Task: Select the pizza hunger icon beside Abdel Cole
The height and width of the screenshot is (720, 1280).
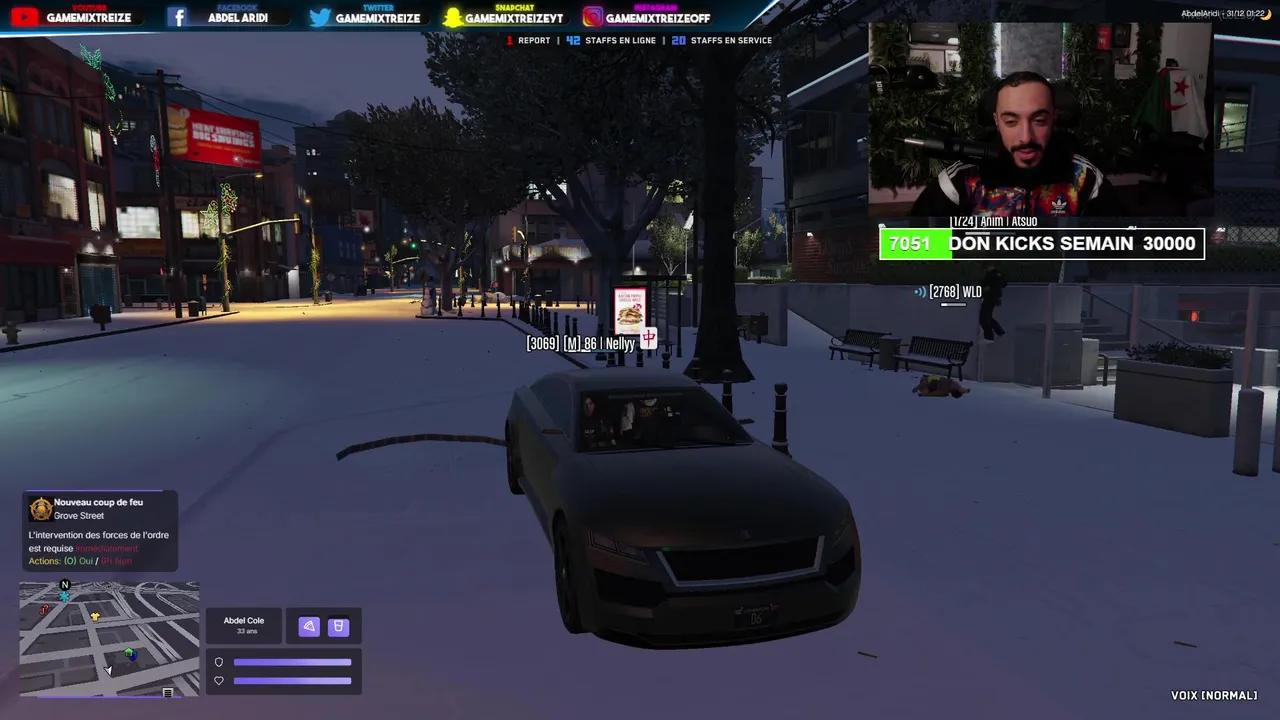Action: (309, 626)
